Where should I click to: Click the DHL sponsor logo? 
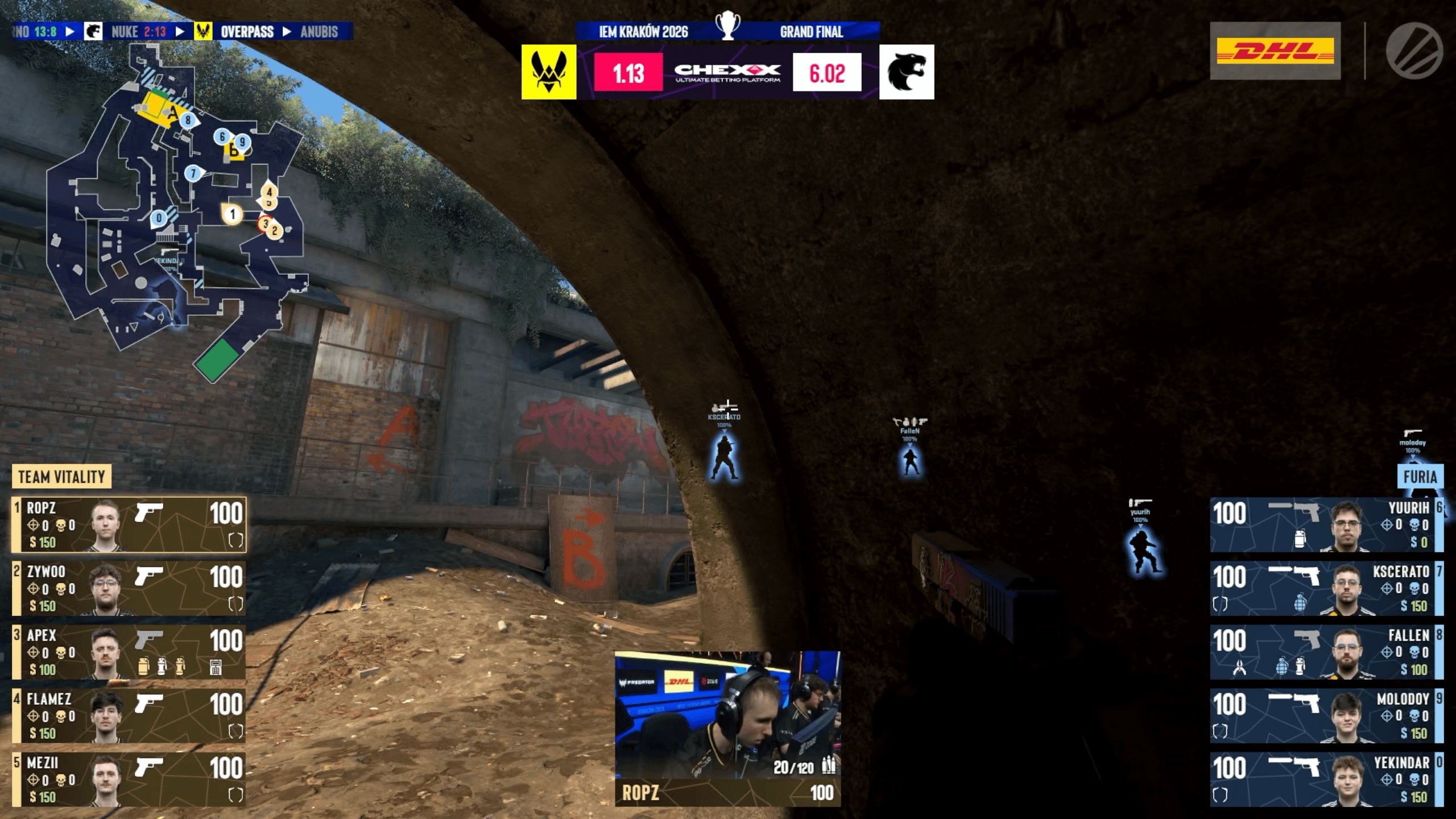[1275, 51]
